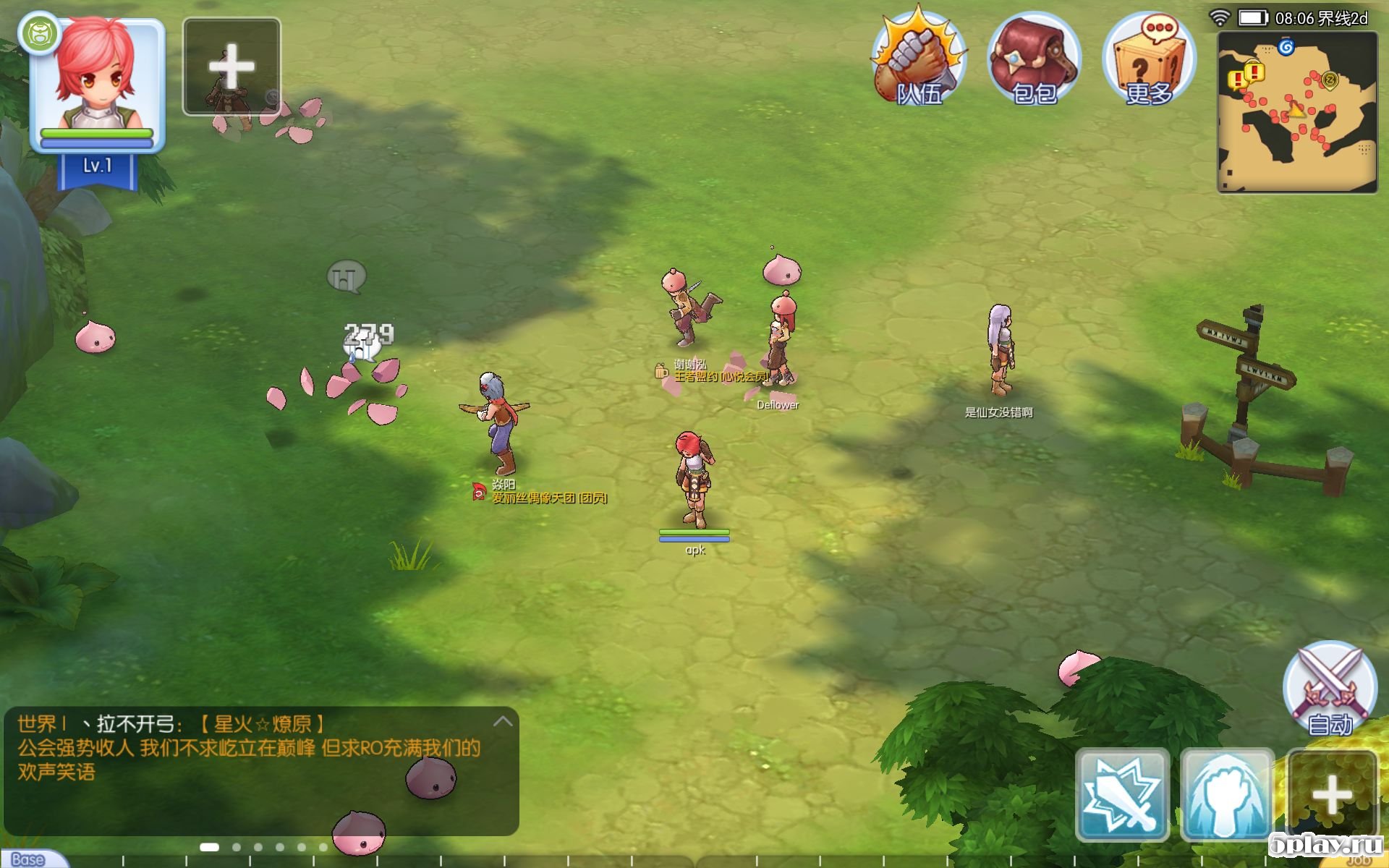This screenshot has width=1389, height=868.
Task: Activate the sword strike skill
Action: click(1122, 794)
